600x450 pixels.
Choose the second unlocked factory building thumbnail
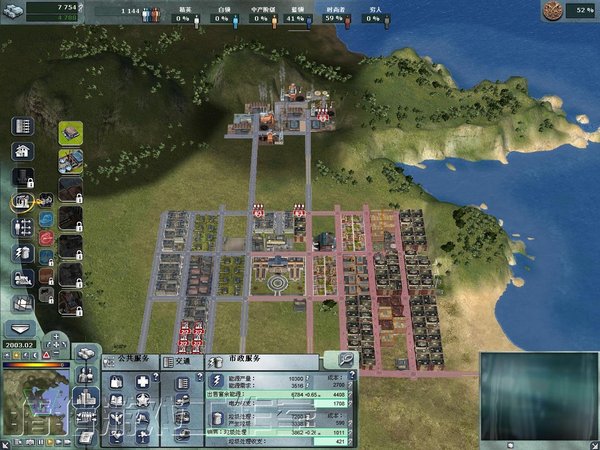click(70, 160)
